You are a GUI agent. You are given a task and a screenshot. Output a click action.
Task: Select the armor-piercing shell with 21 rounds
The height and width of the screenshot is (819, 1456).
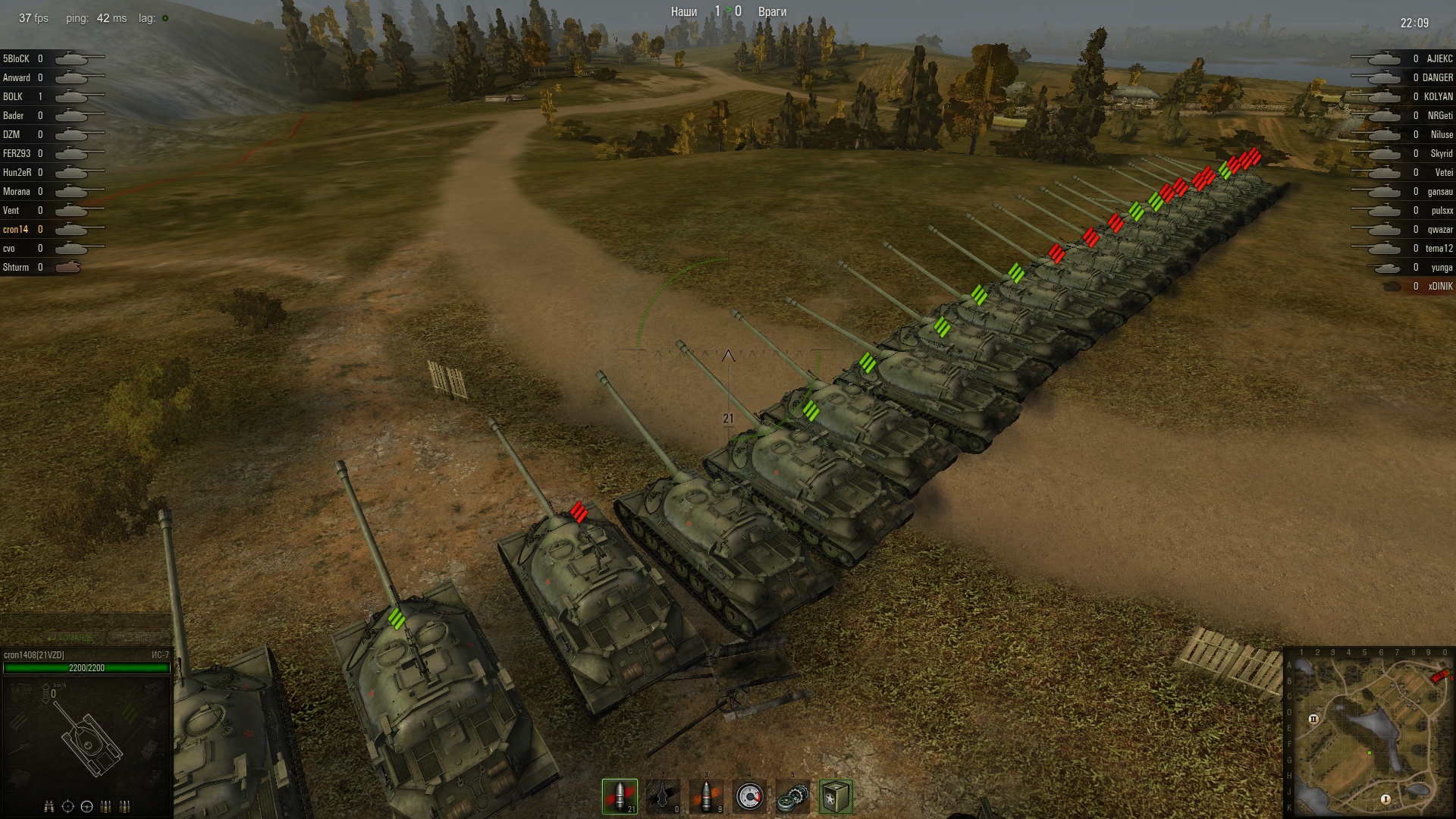pyautogui.click(x=620, y=796)
